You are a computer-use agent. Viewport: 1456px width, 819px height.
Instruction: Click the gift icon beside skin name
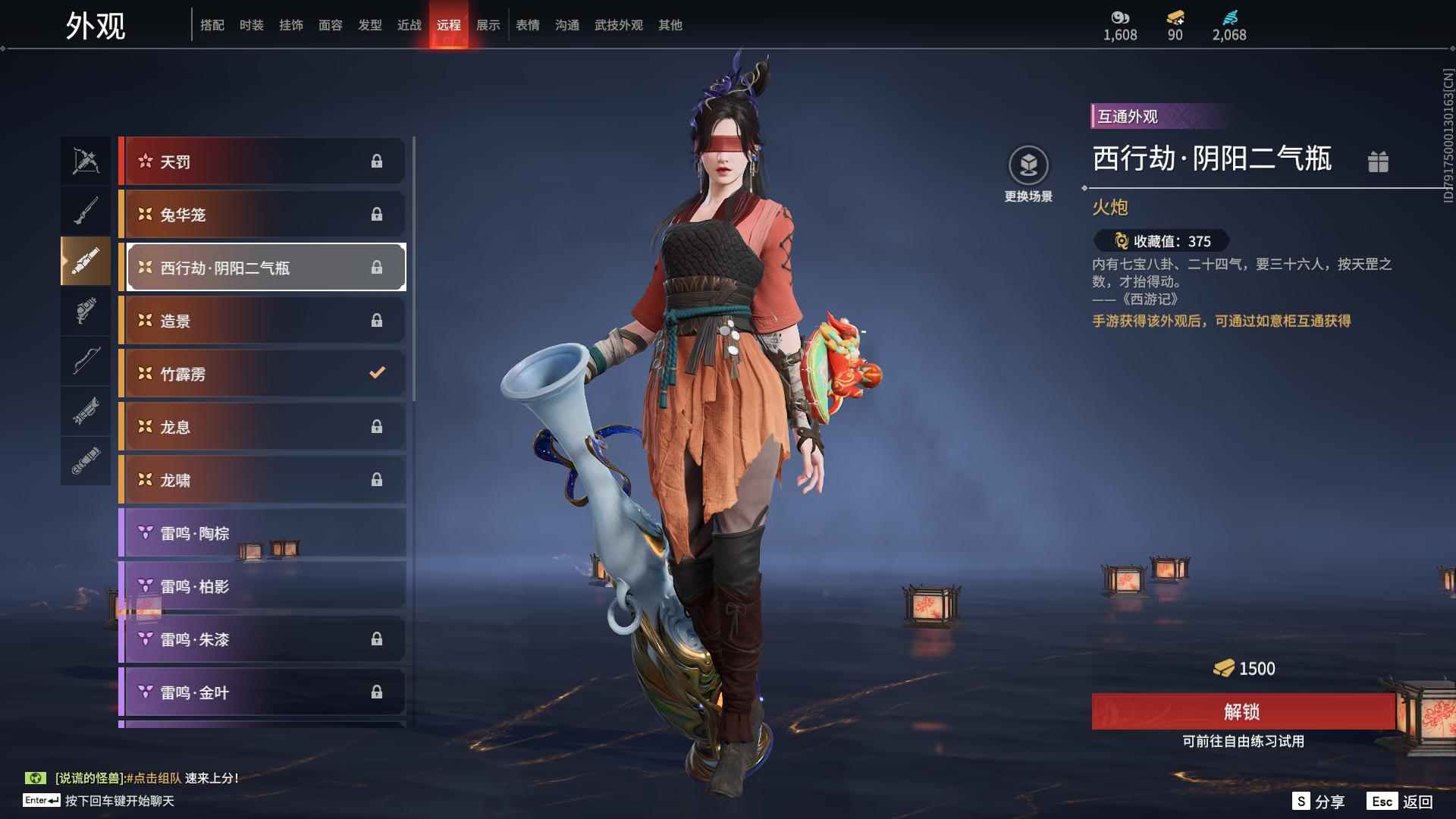[x=1378, y=162]
